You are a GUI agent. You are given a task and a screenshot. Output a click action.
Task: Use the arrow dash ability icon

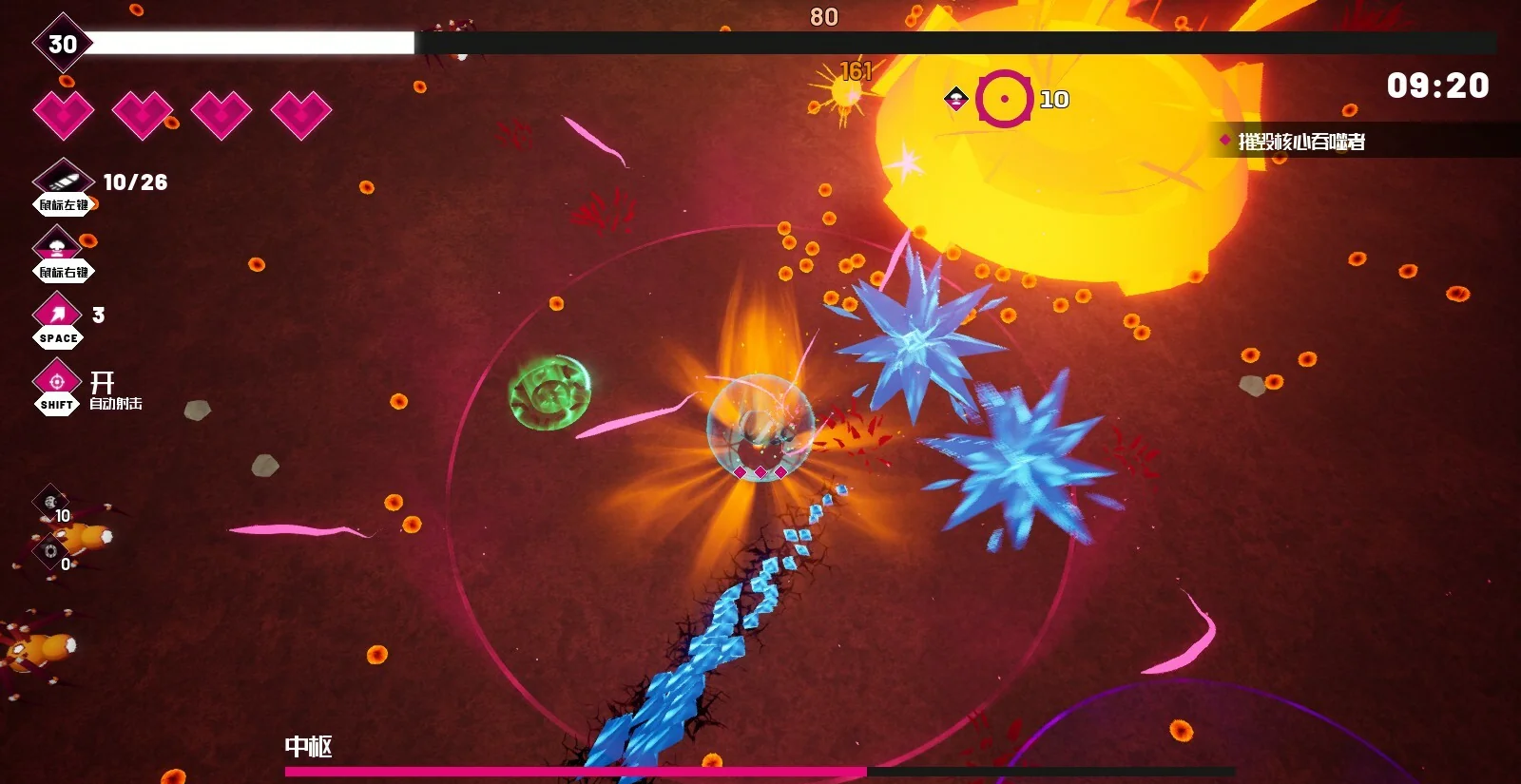tap(58, 313)
